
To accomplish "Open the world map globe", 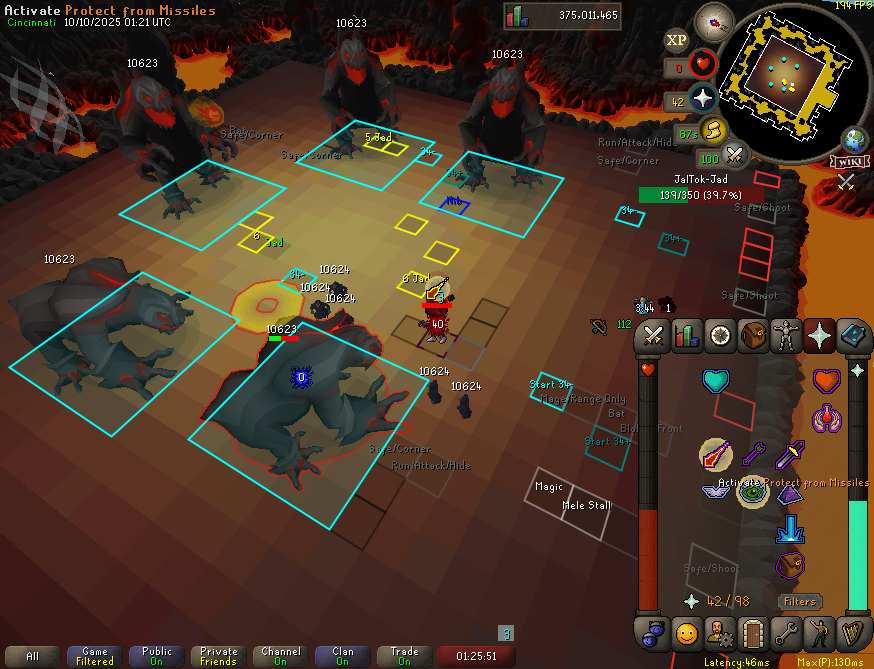I will pos(855,139).
